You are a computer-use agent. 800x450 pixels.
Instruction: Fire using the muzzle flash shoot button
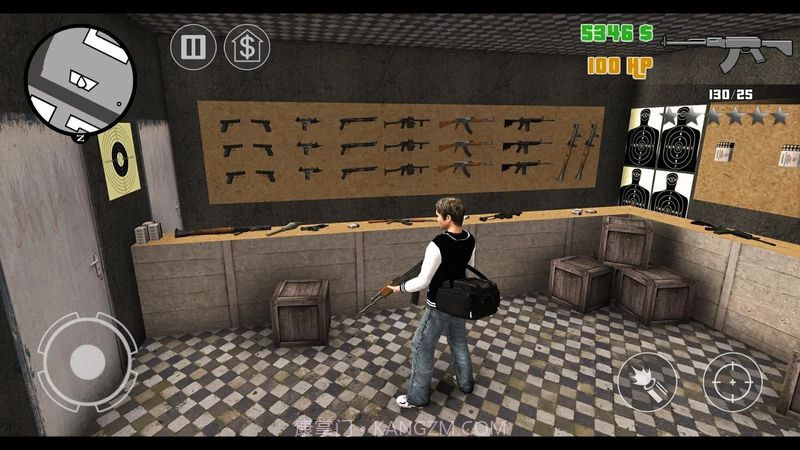click(x=646, y=385)
